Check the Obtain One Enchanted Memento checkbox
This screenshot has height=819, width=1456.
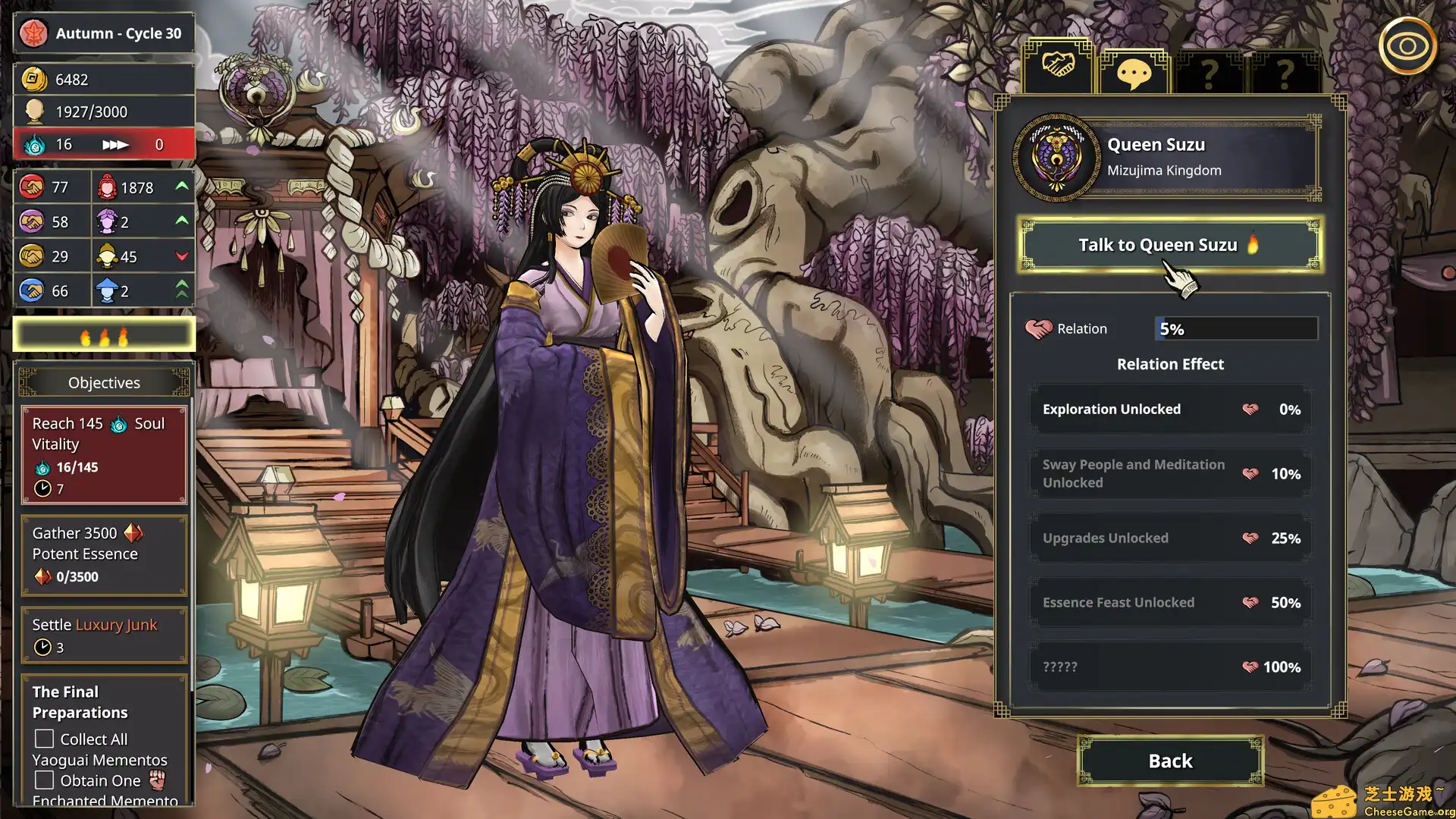(43, 779)
